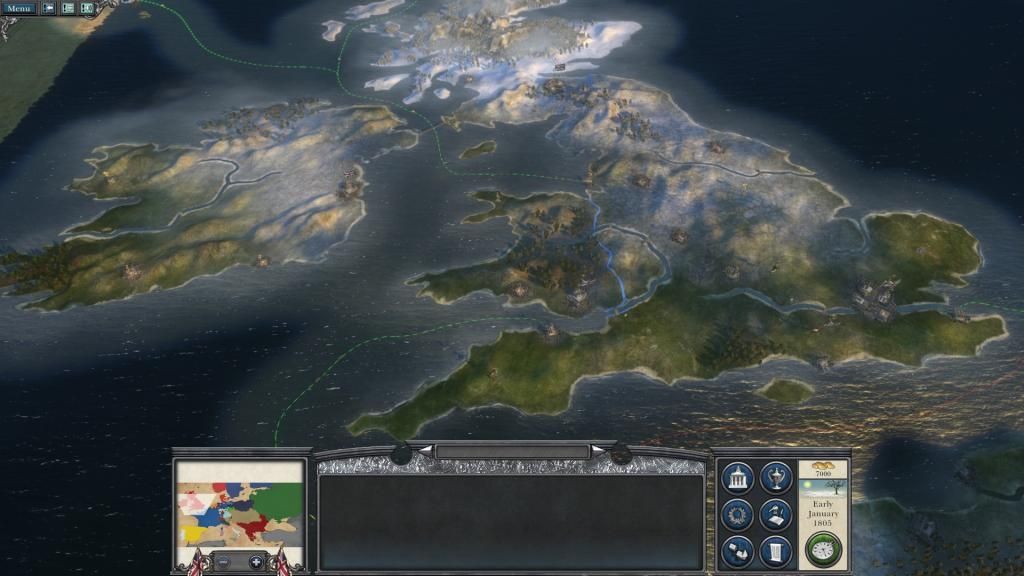End the turn with the pocket watch
The height and width of the screenshot is (576, 1024).
pos(823,549)
